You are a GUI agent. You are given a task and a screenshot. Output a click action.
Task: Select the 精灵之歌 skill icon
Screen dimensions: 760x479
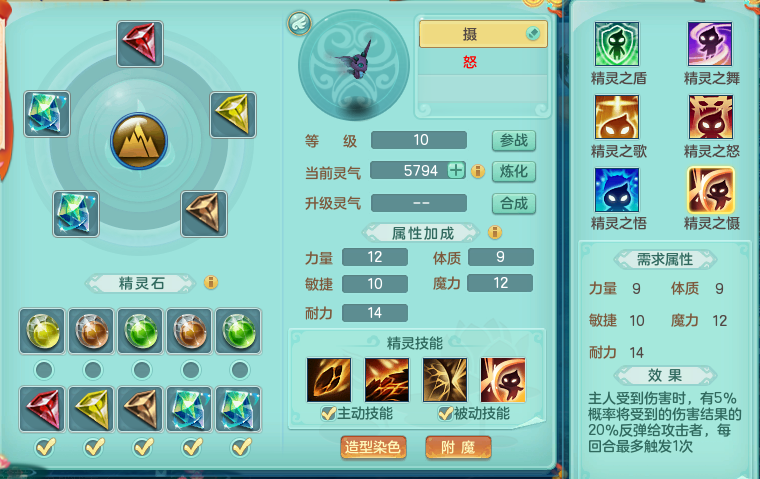pyautogui.click(x=617, y=117)
